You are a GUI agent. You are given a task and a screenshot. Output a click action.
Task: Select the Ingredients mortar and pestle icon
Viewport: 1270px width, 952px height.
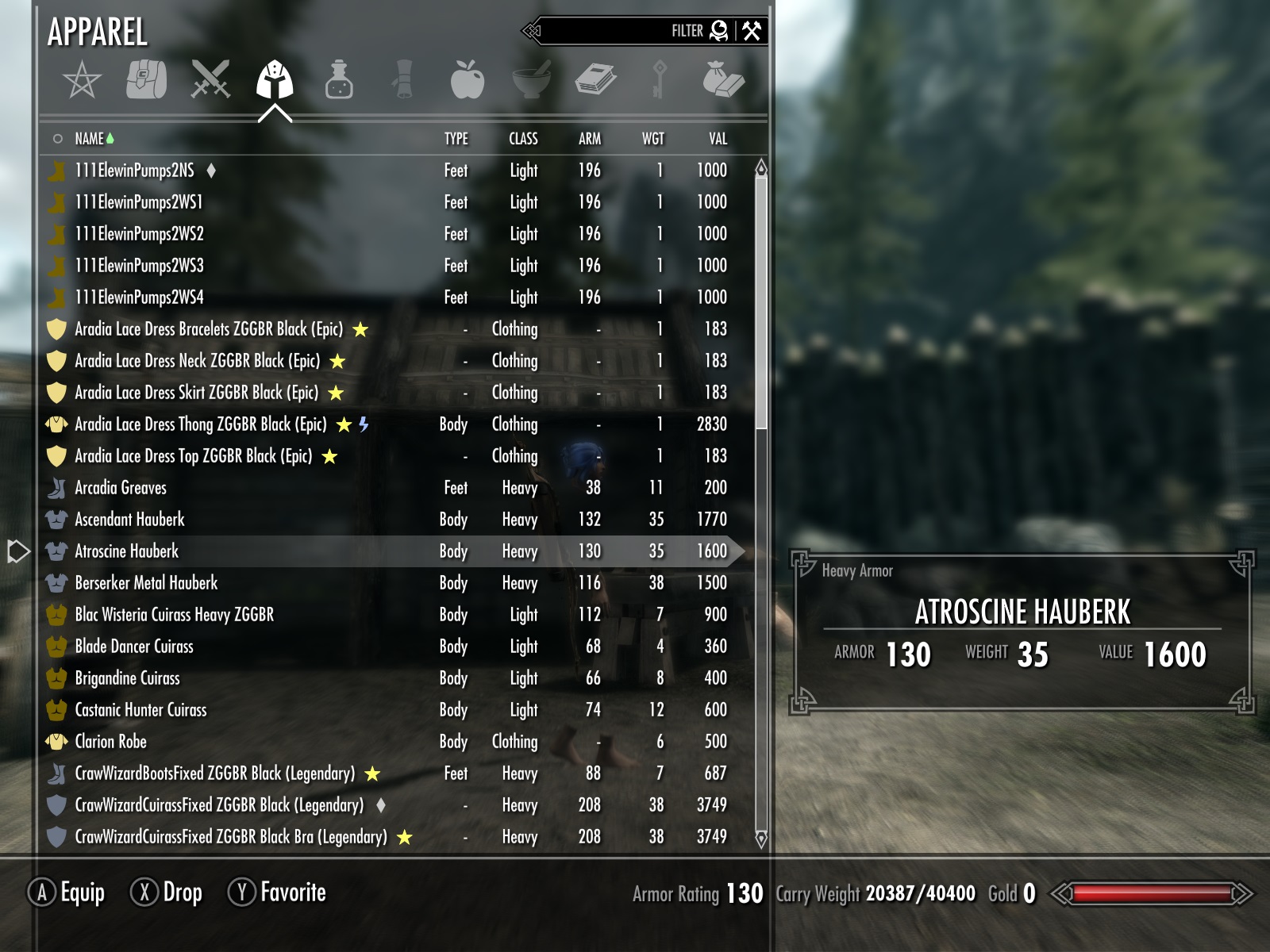[532, 79]
